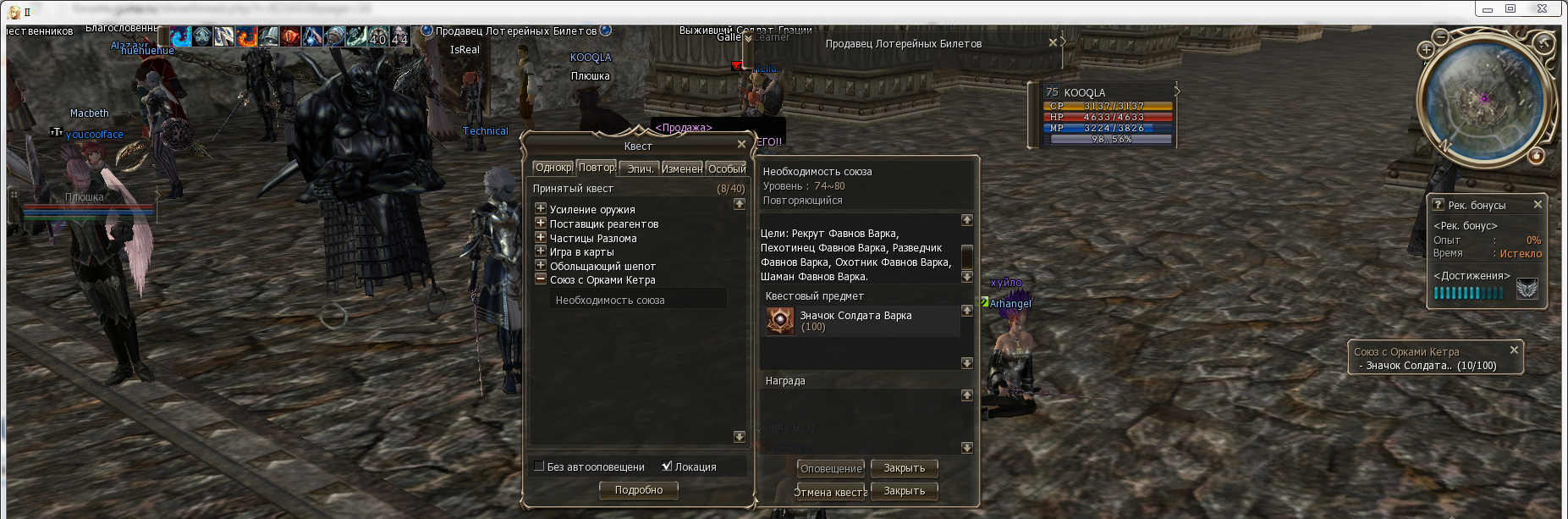Uncheck the Локация checkbox
The width and height of the screenshot is (1568, 519).
[x=667, y=466]
